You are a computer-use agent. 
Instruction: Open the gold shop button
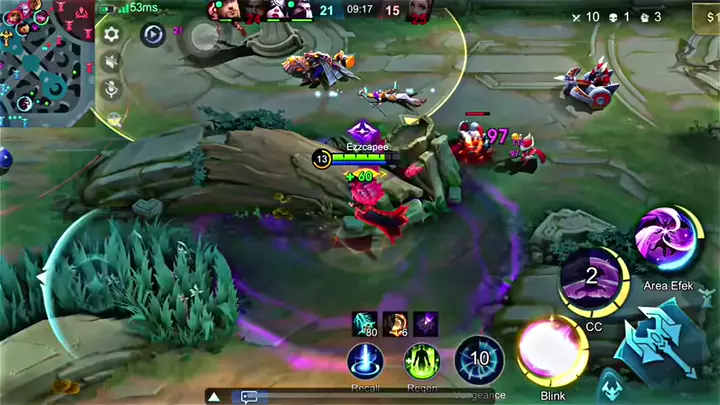[x=709, y=17]
